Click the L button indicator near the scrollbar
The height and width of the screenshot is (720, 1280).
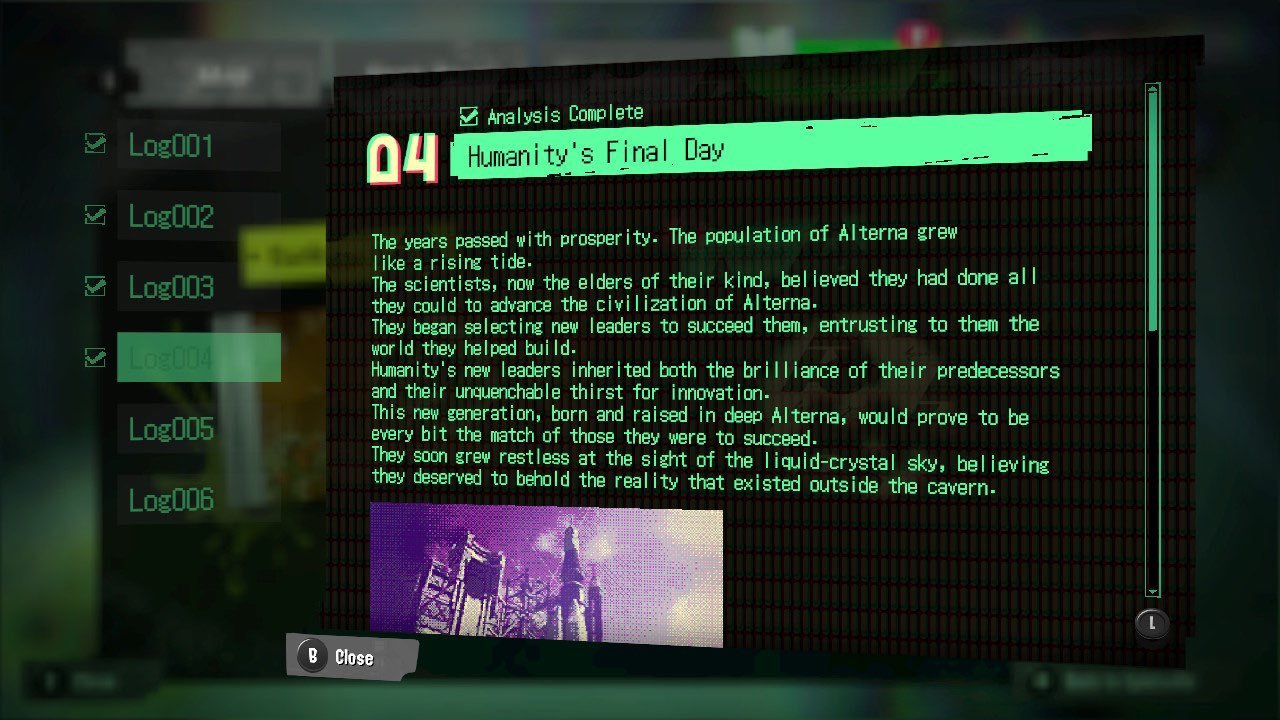coord(1151,623)
